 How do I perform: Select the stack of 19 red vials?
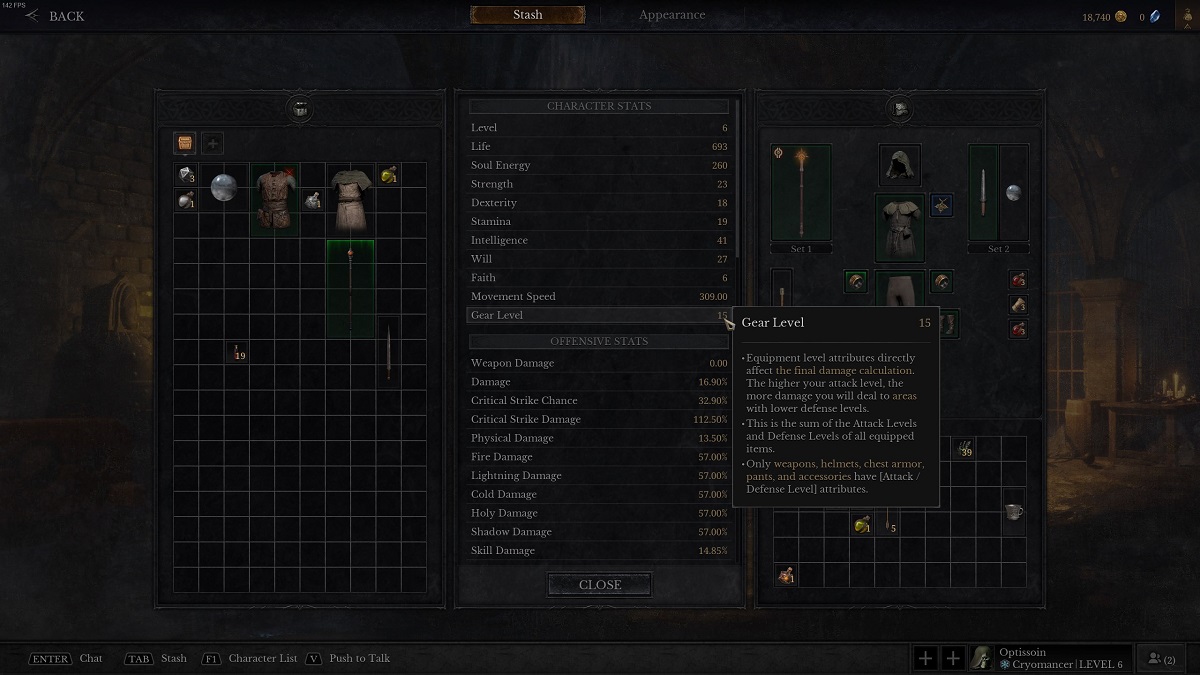click(x=237, y=351)
